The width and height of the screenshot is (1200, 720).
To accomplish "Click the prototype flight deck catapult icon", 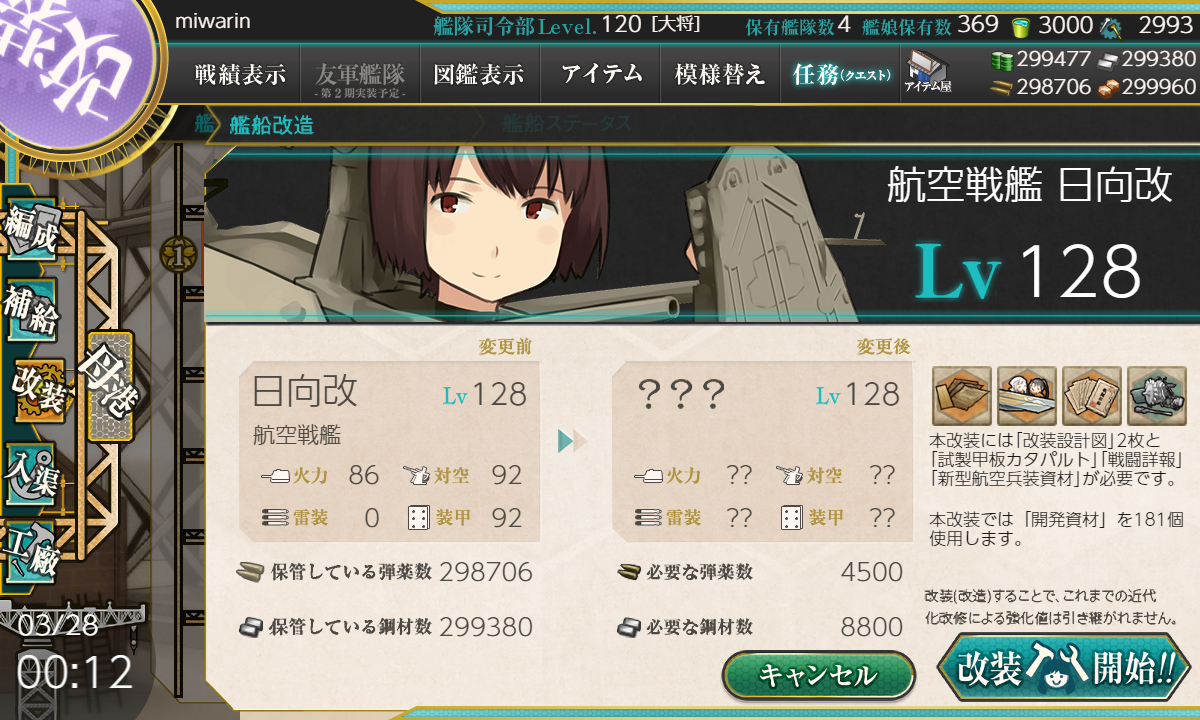I will click(x=1027, y=396).
